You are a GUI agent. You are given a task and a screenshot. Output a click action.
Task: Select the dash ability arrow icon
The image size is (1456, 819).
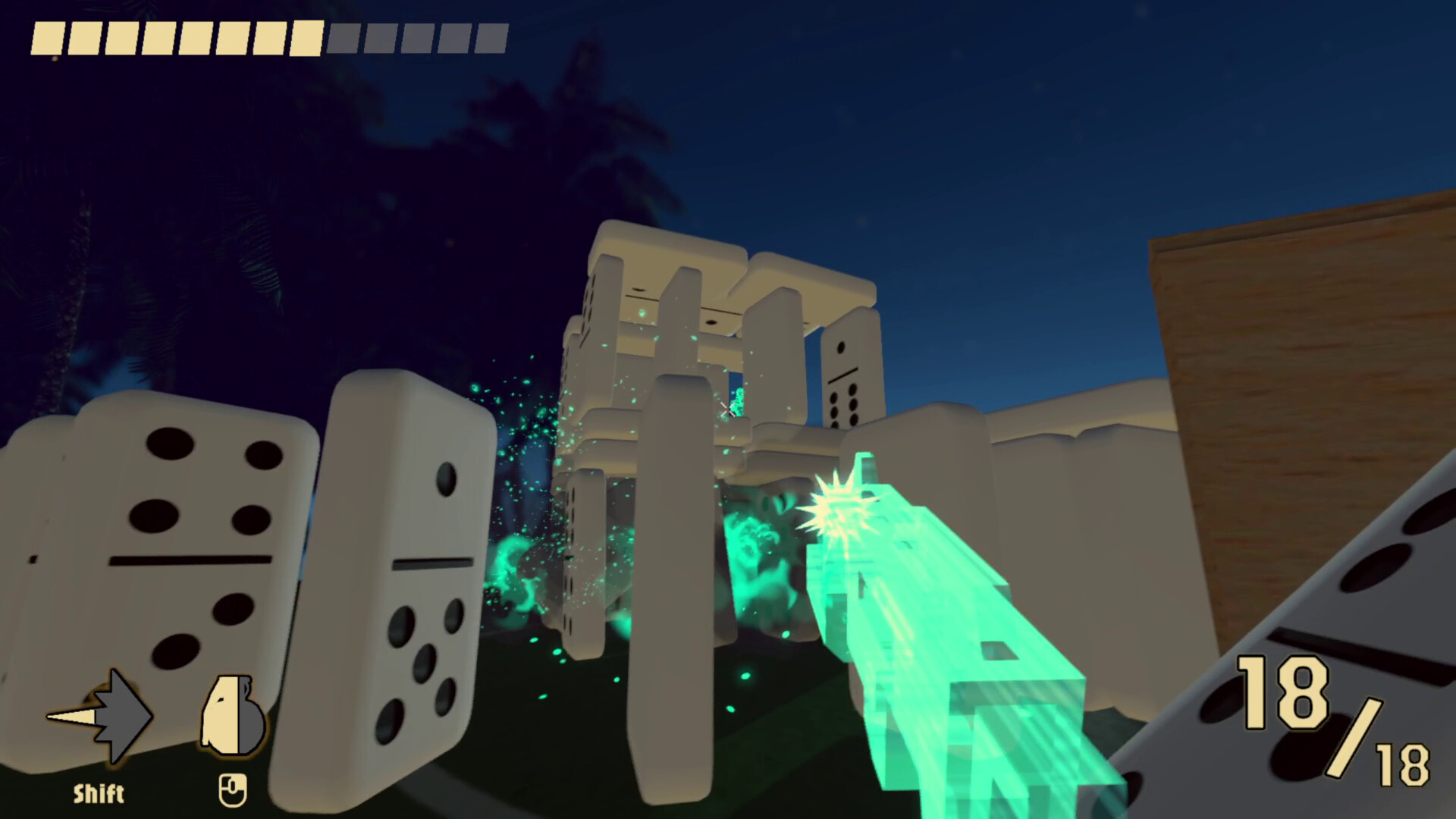coord(99,713)
